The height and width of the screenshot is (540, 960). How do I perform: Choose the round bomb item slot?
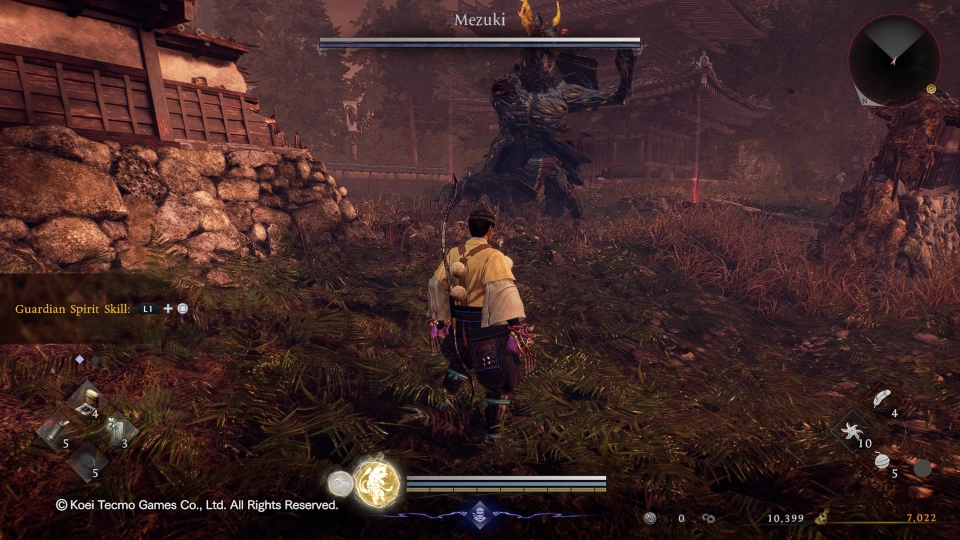[x=882, y=462]
